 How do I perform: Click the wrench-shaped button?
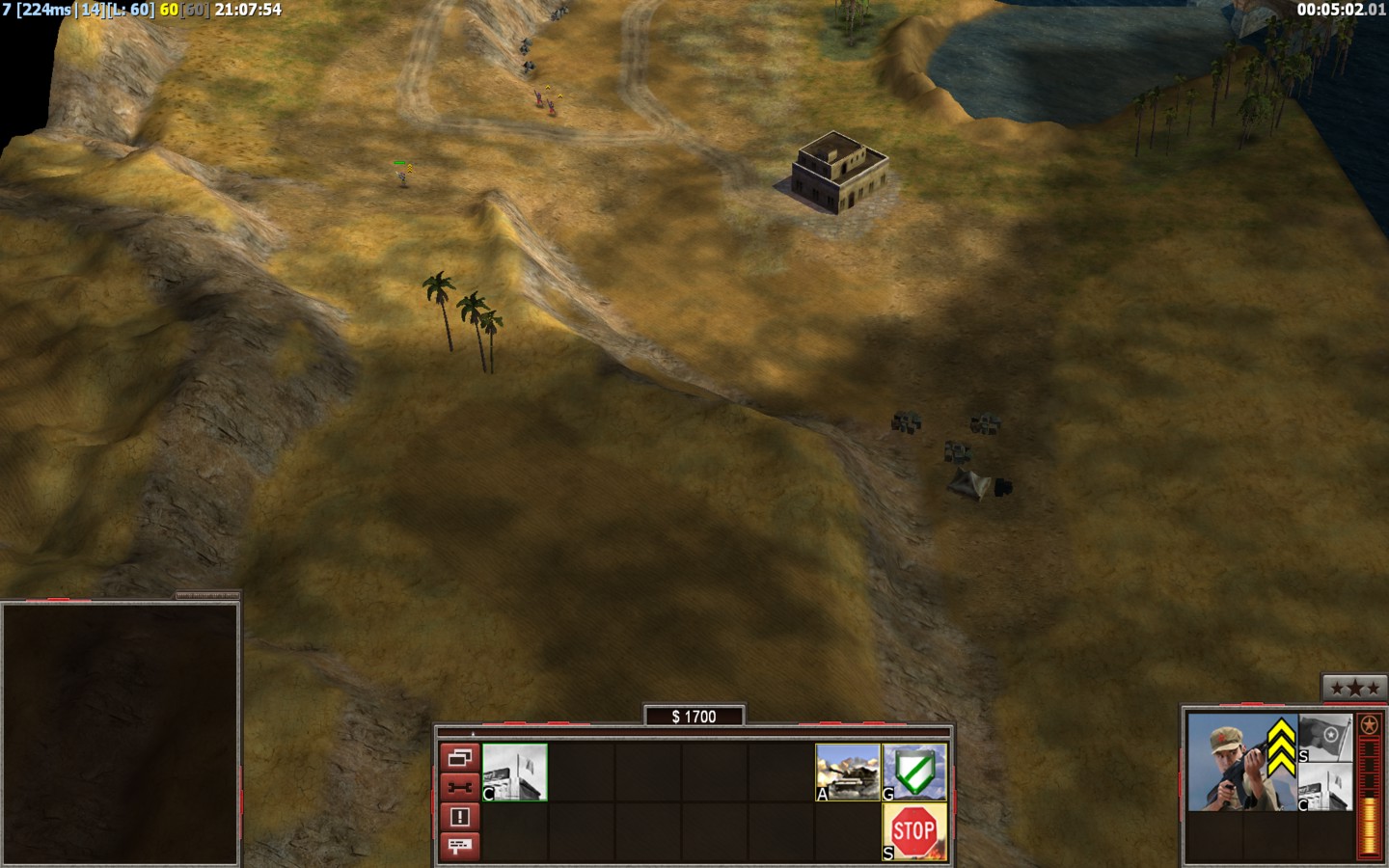click(459, 787)
